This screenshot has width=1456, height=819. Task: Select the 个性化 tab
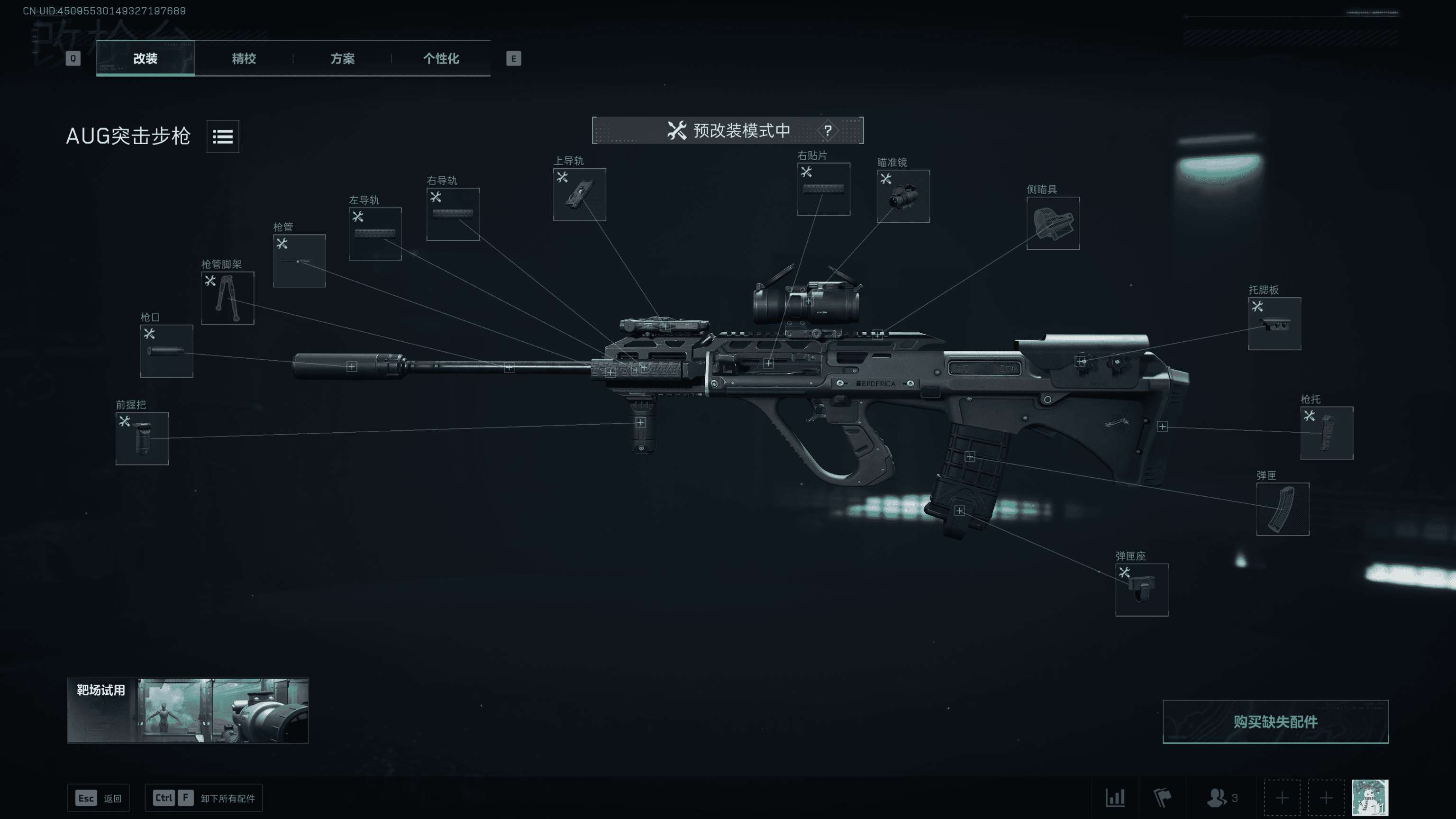[441, 58]
